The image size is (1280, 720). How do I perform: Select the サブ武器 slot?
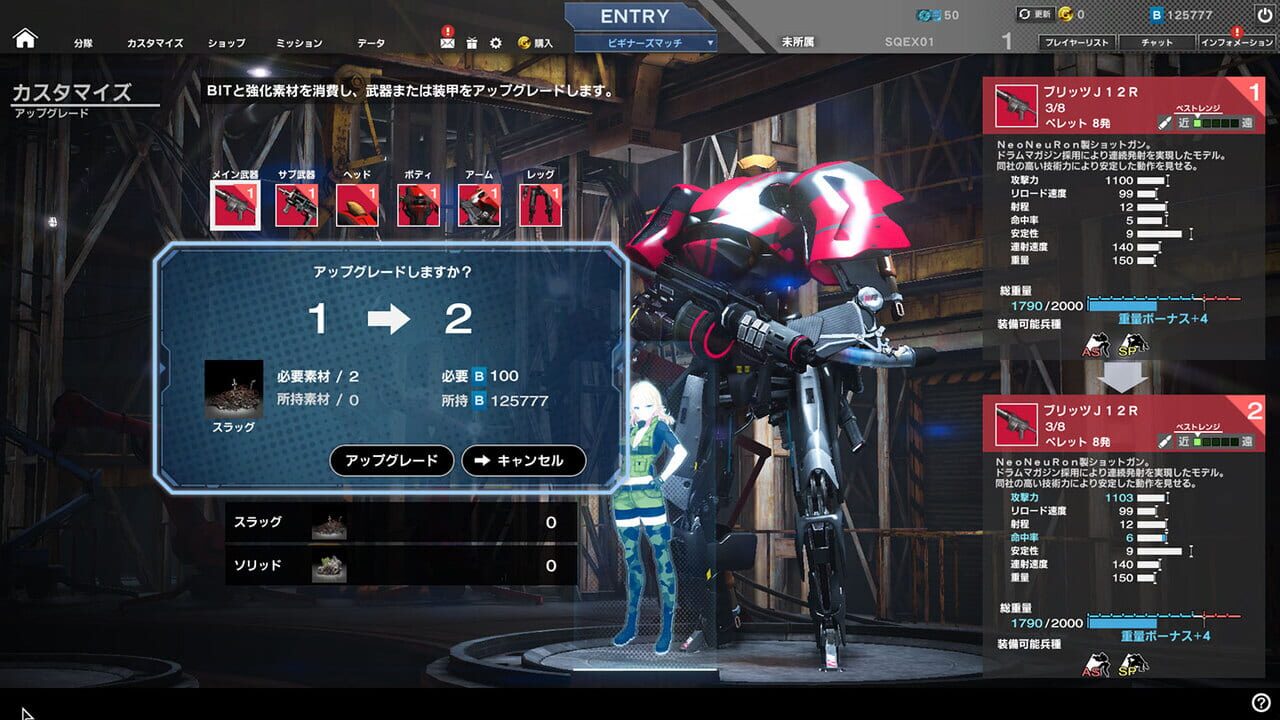[x=297, y=205]
